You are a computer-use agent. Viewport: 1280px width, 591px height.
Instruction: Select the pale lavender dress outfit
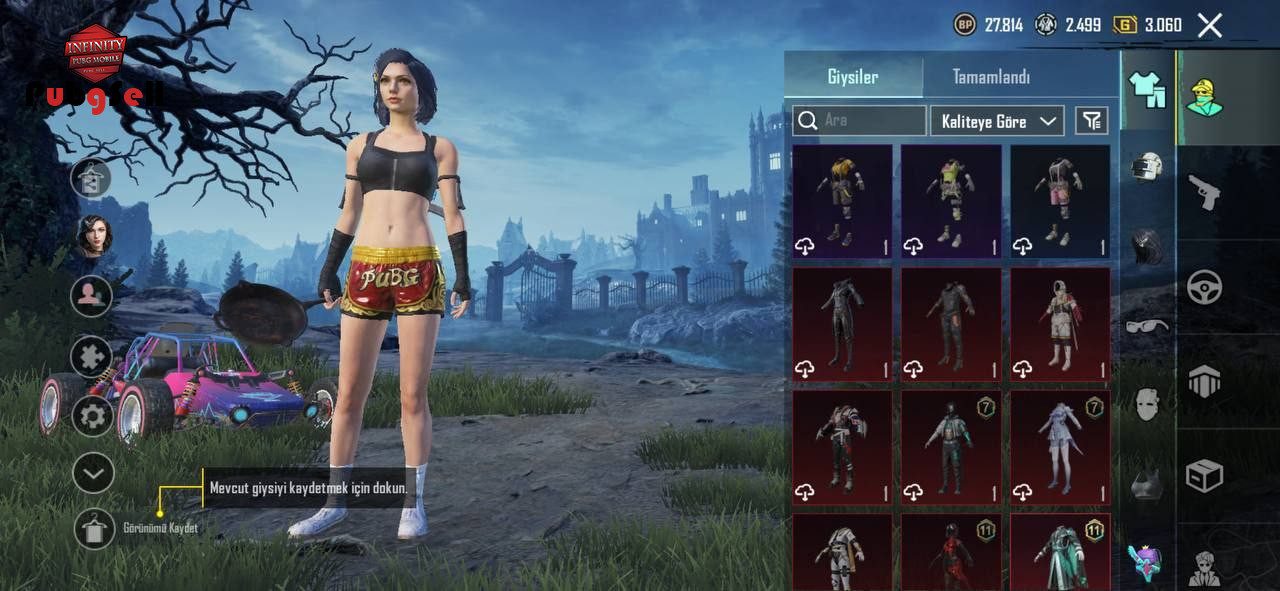coord(1060,446)
